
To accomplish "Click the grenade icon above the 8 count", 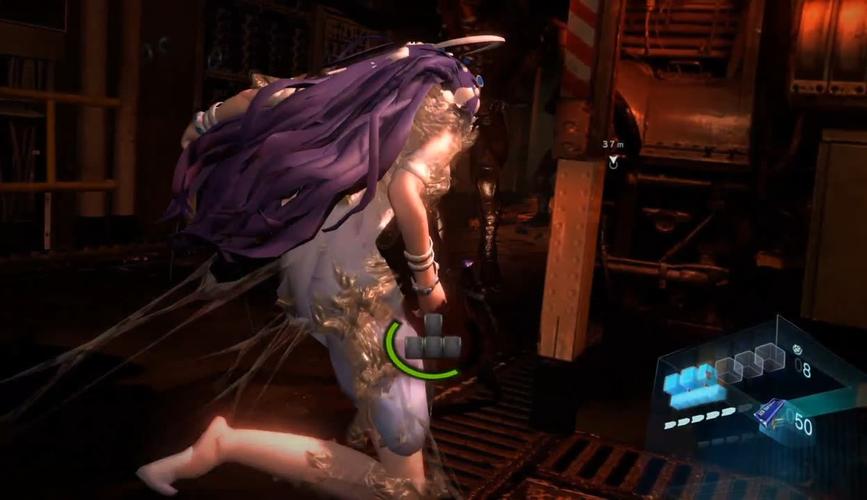I will point(796,350).
